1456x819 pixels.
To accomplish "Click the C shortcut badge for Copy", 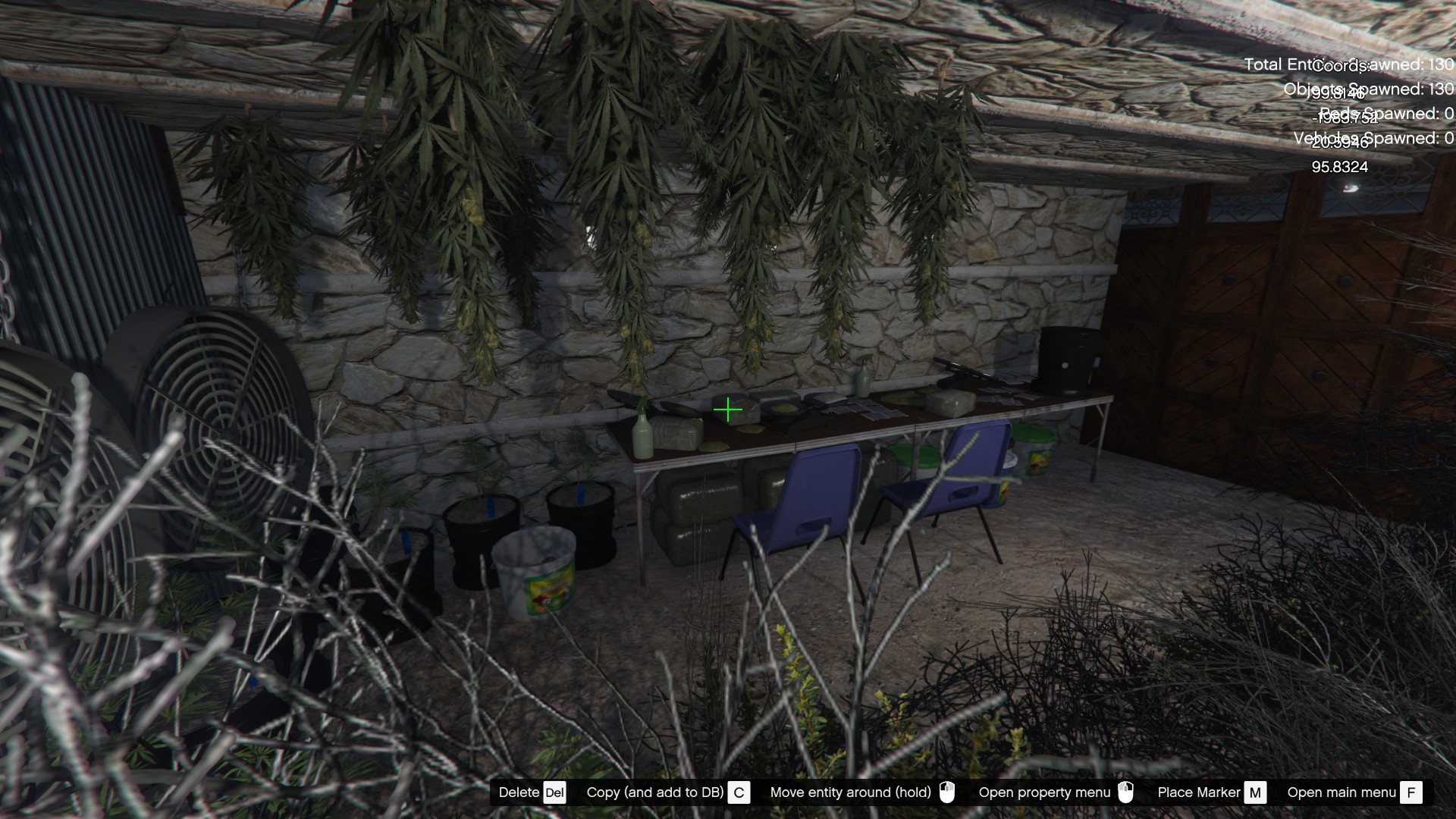I will (x=739, y=792).
